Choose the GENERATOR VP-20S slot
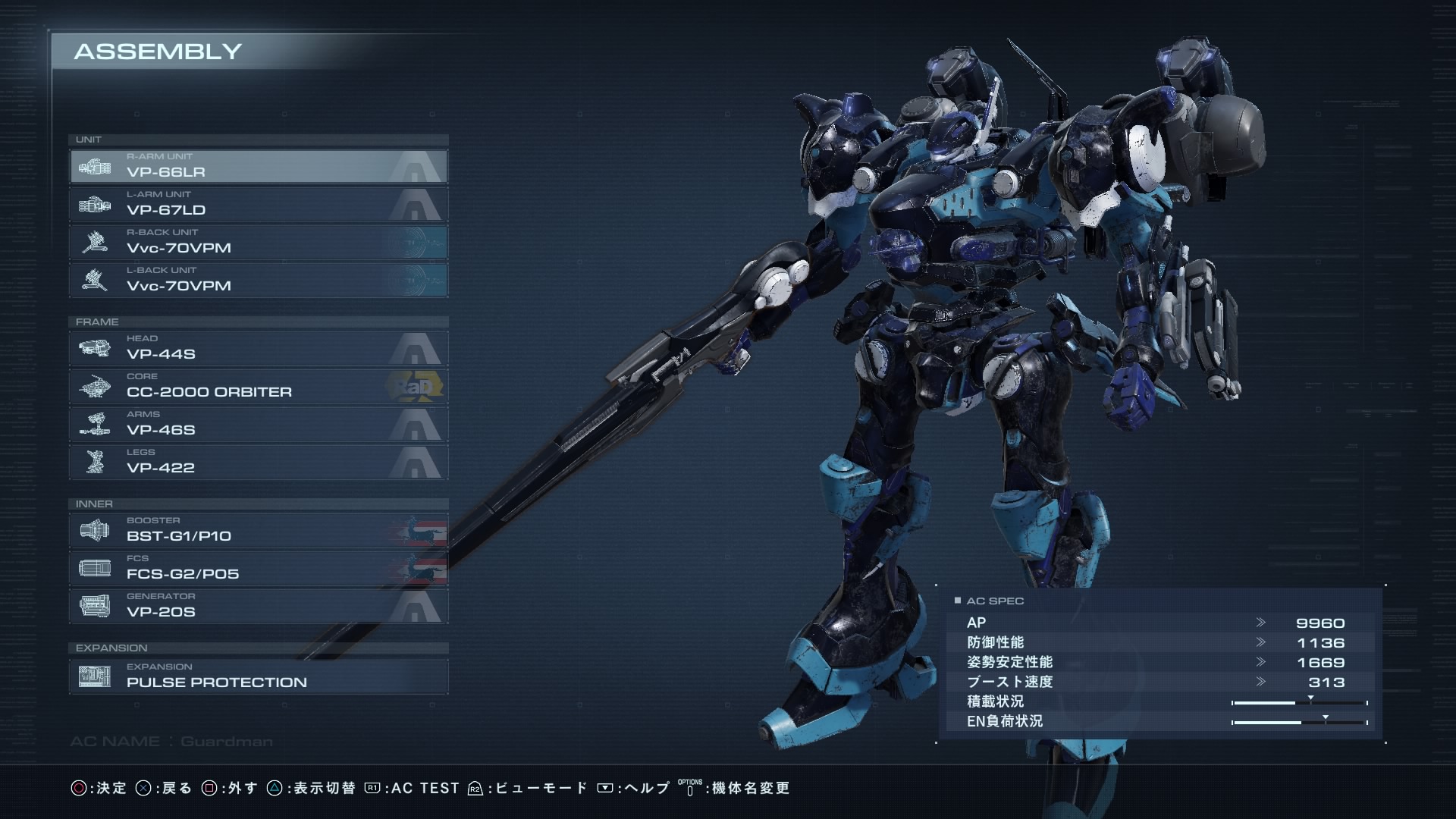This screenshot has height=819, width=1456. [x=258, y=606]
